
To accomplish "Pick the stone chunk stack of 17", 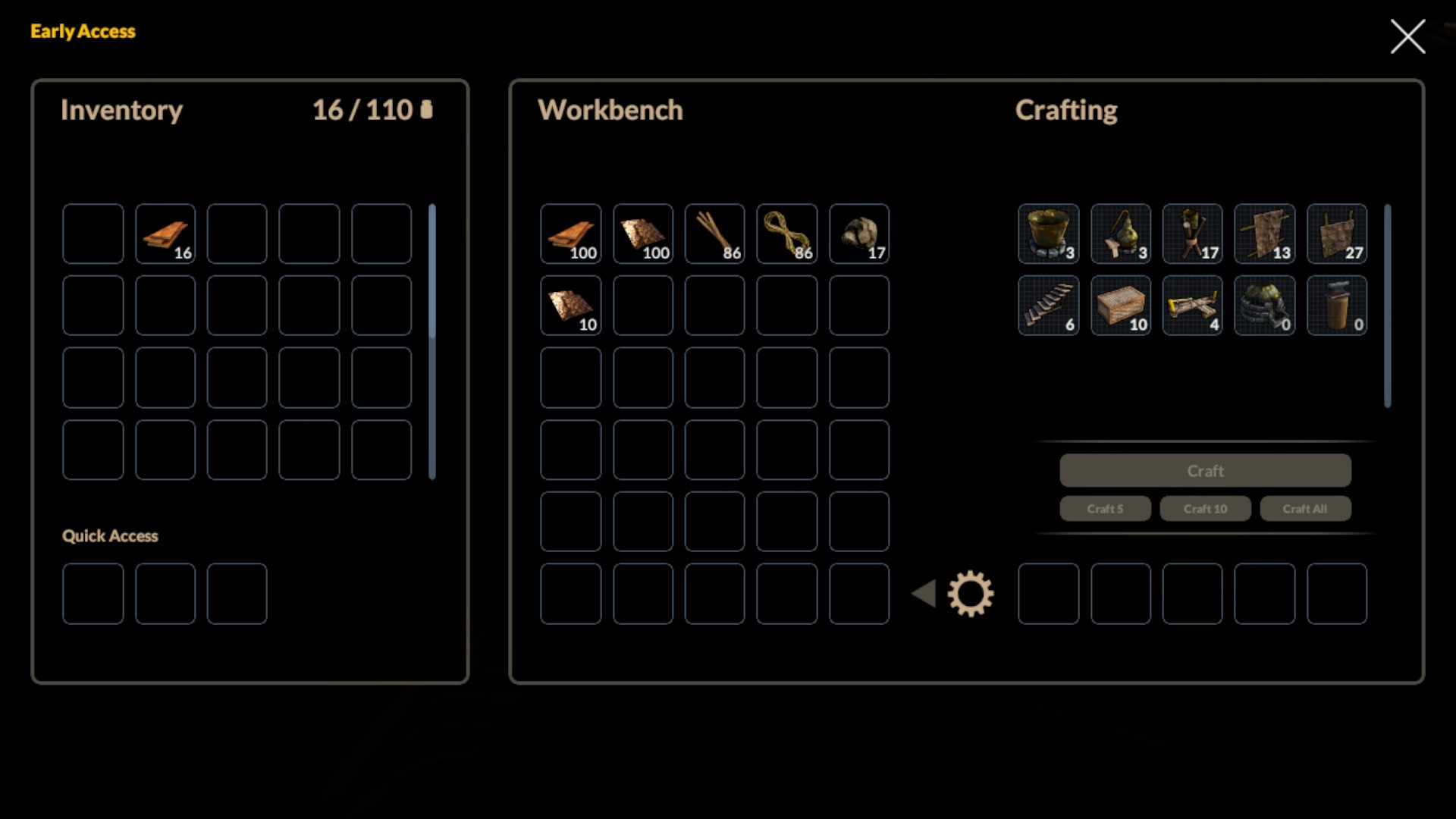I will pyautogui.click(x=858, y=234).
